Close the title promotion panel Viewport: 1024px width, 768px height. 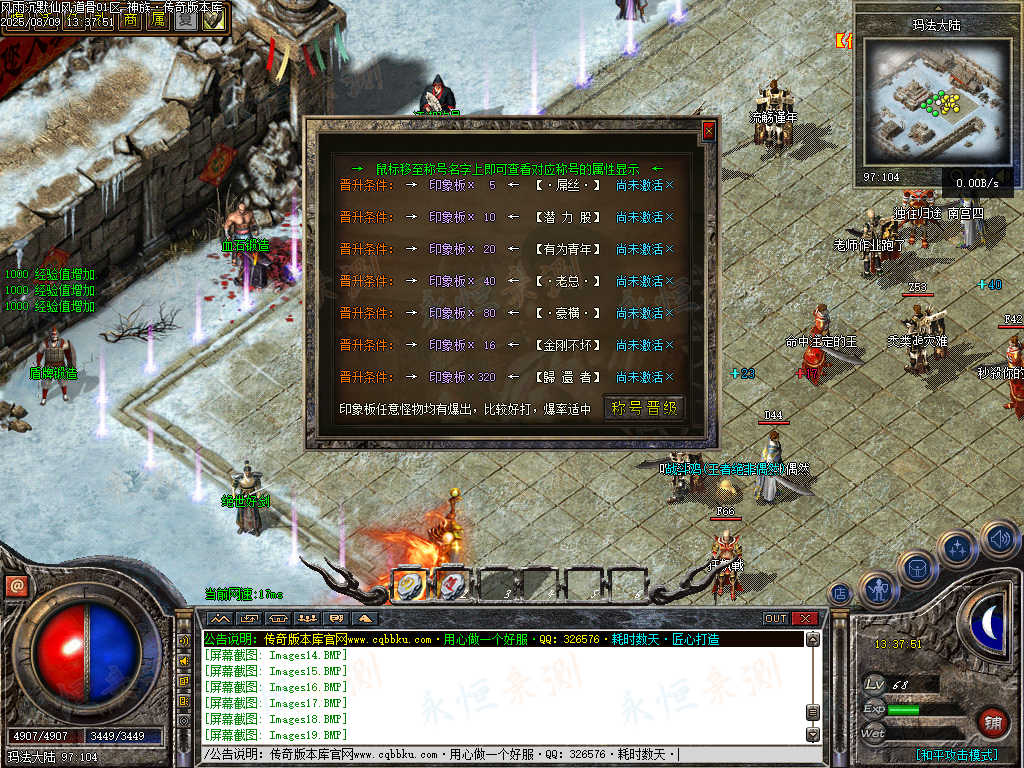pyautogui.click(x=708, y=131)
